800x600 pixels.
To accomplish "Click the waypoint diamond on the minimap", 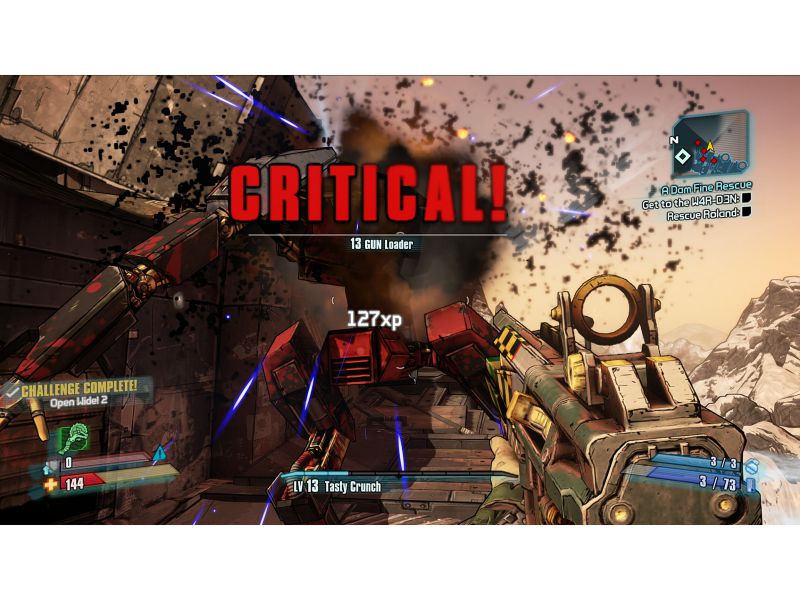I will pyautogui.click(x=682, y=157).
